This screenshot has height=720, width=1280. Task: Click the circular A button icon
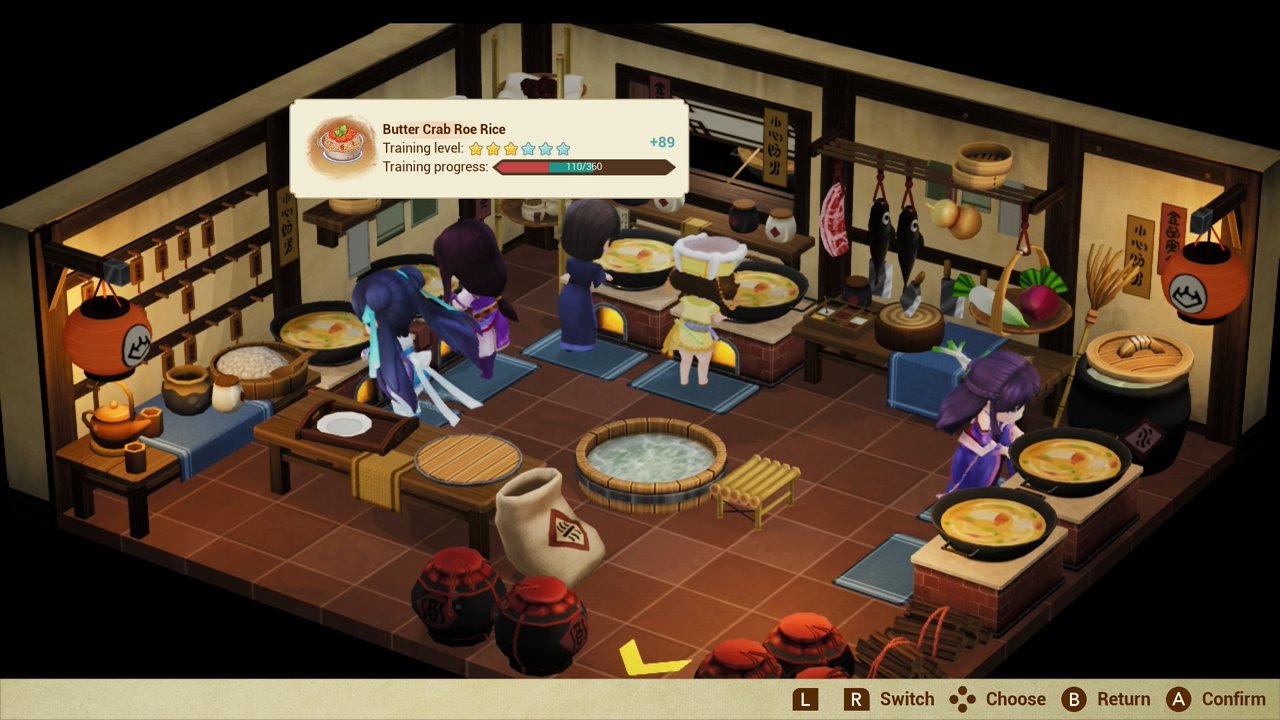(1178, 698)
